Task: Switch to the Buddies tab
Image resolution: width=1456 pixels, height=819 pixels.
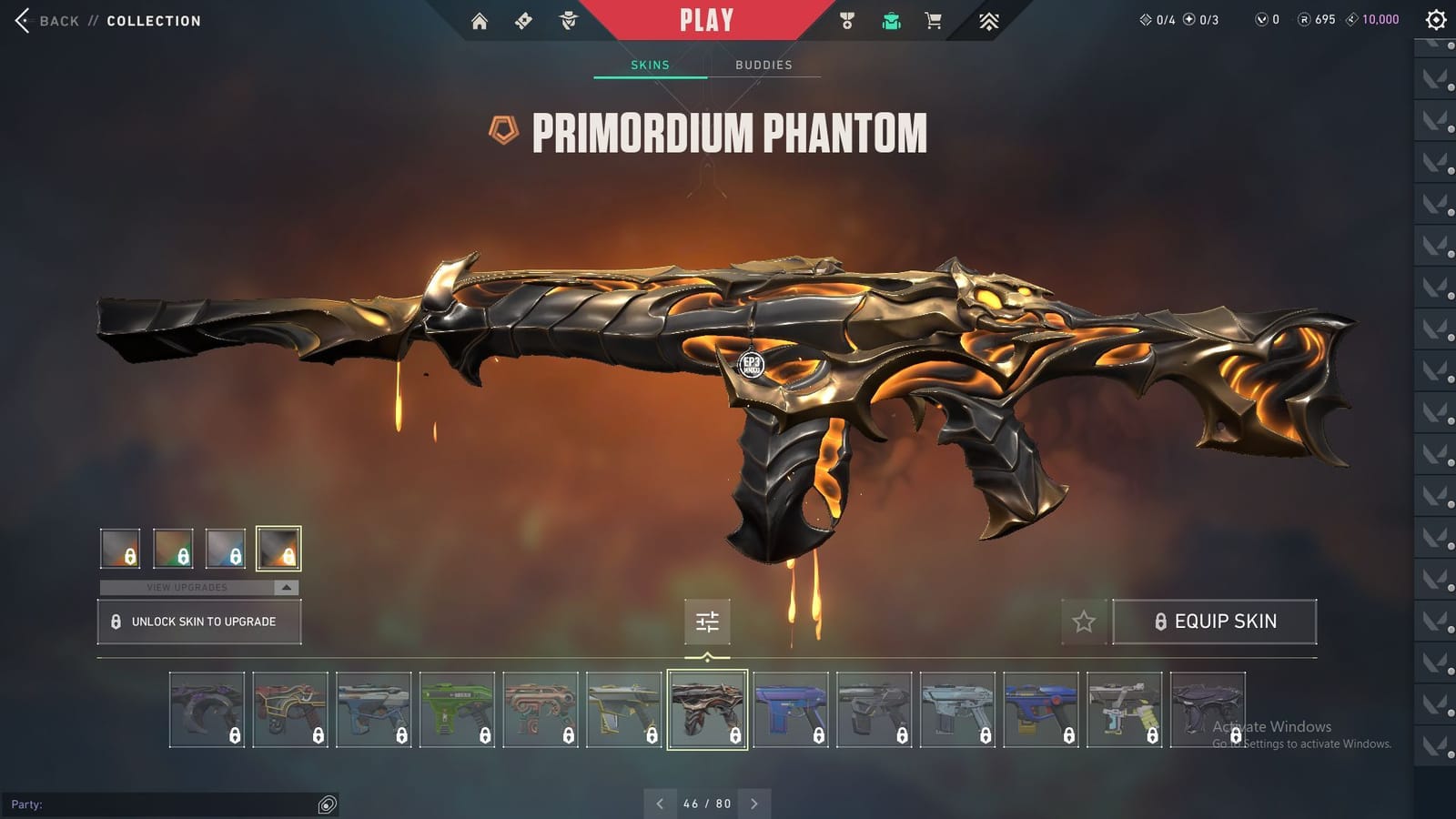Action: point(764,65)
